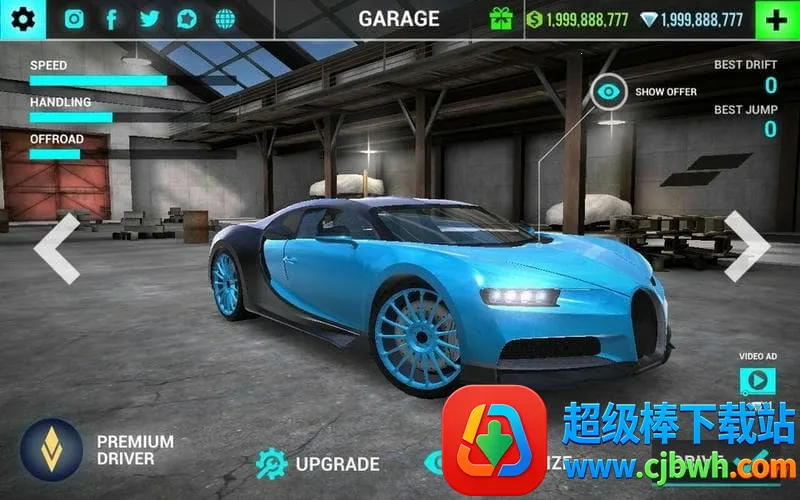
Task: Switch to the next car
Action: 746,246
